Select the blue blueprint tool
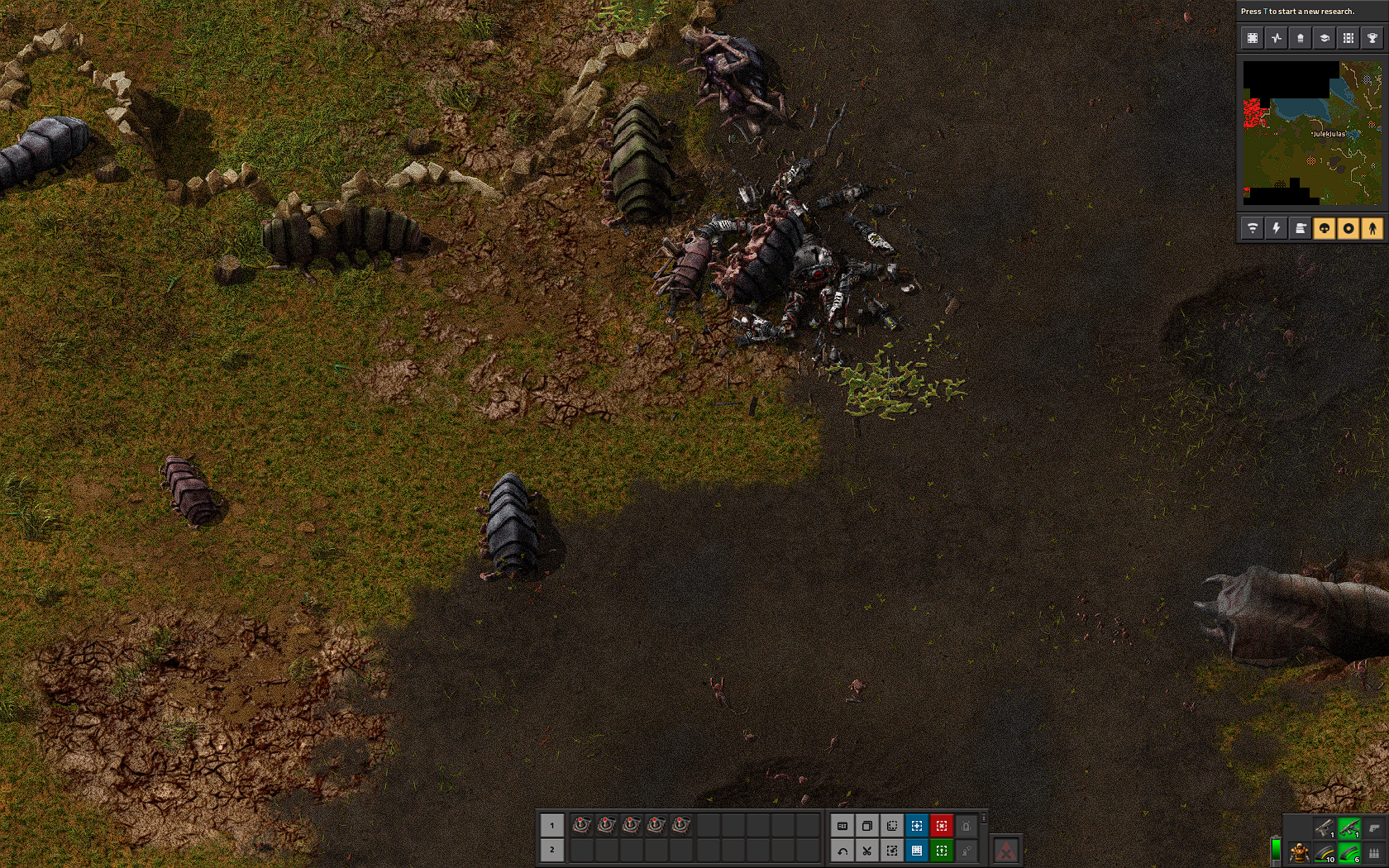1389x868 pixels. pos(916,825)
